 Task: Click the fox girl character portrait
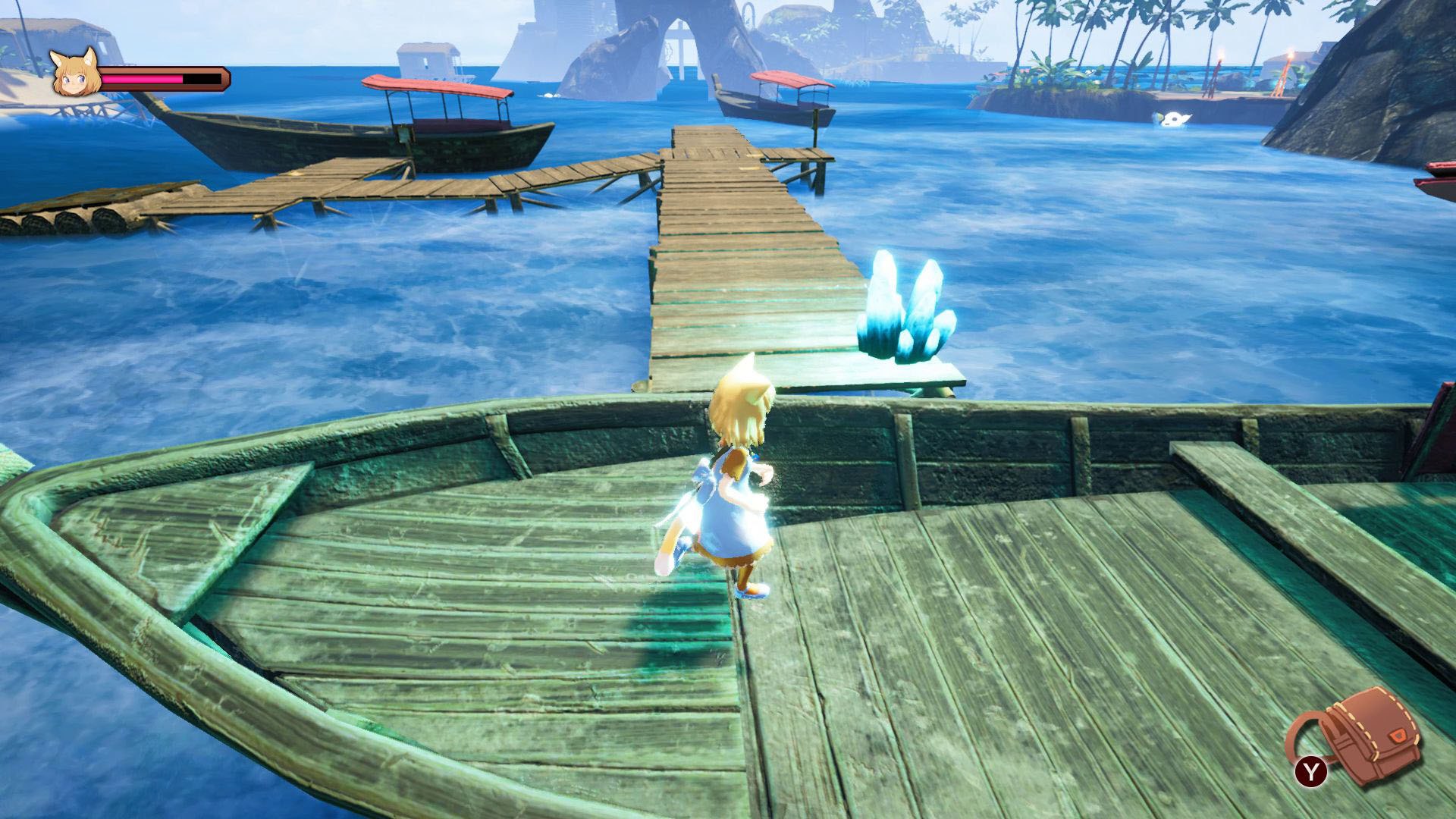coord(75,74)
